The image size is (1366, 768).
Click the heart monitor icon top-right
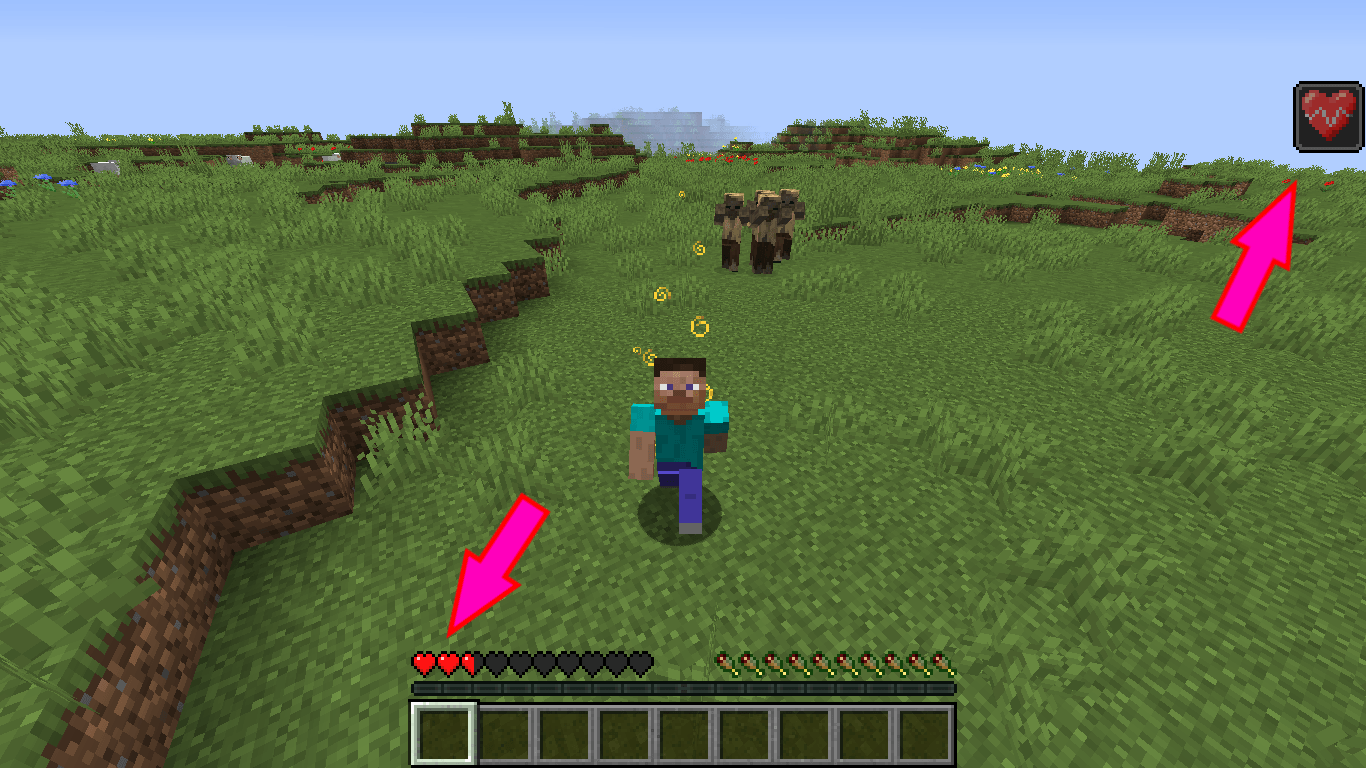point(1327,113)
